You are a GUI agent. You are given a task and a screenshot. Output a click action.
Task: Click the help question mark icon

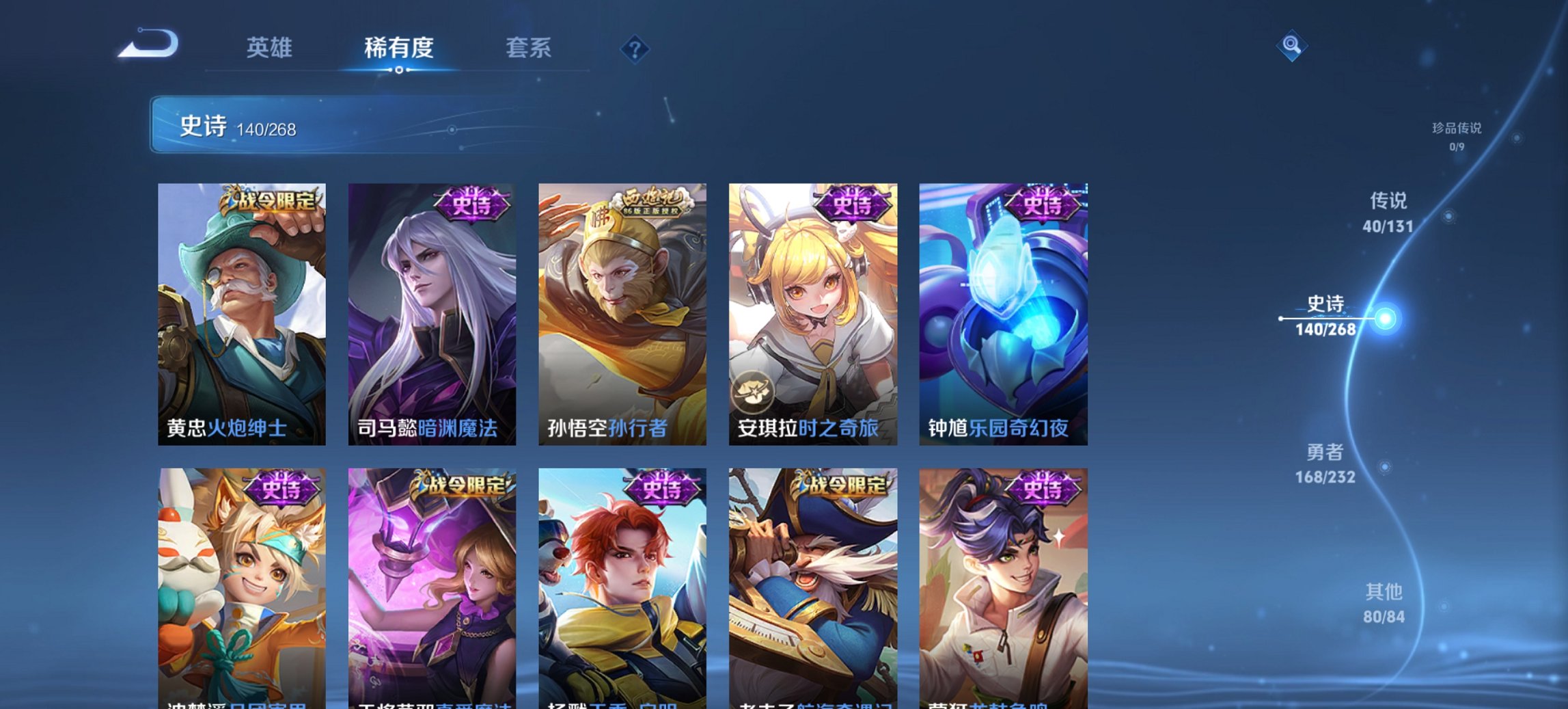[635, 48]
